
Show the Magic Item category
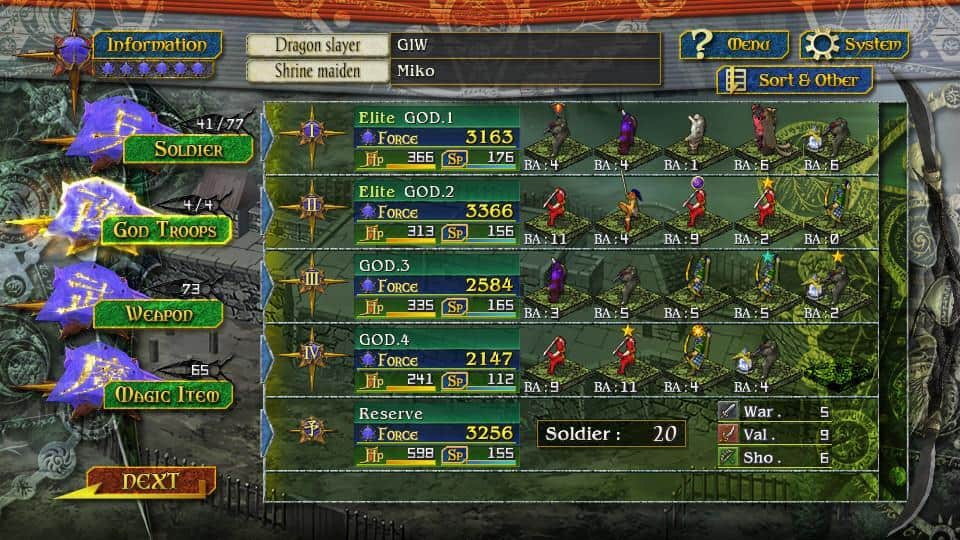tap(167, 394)
